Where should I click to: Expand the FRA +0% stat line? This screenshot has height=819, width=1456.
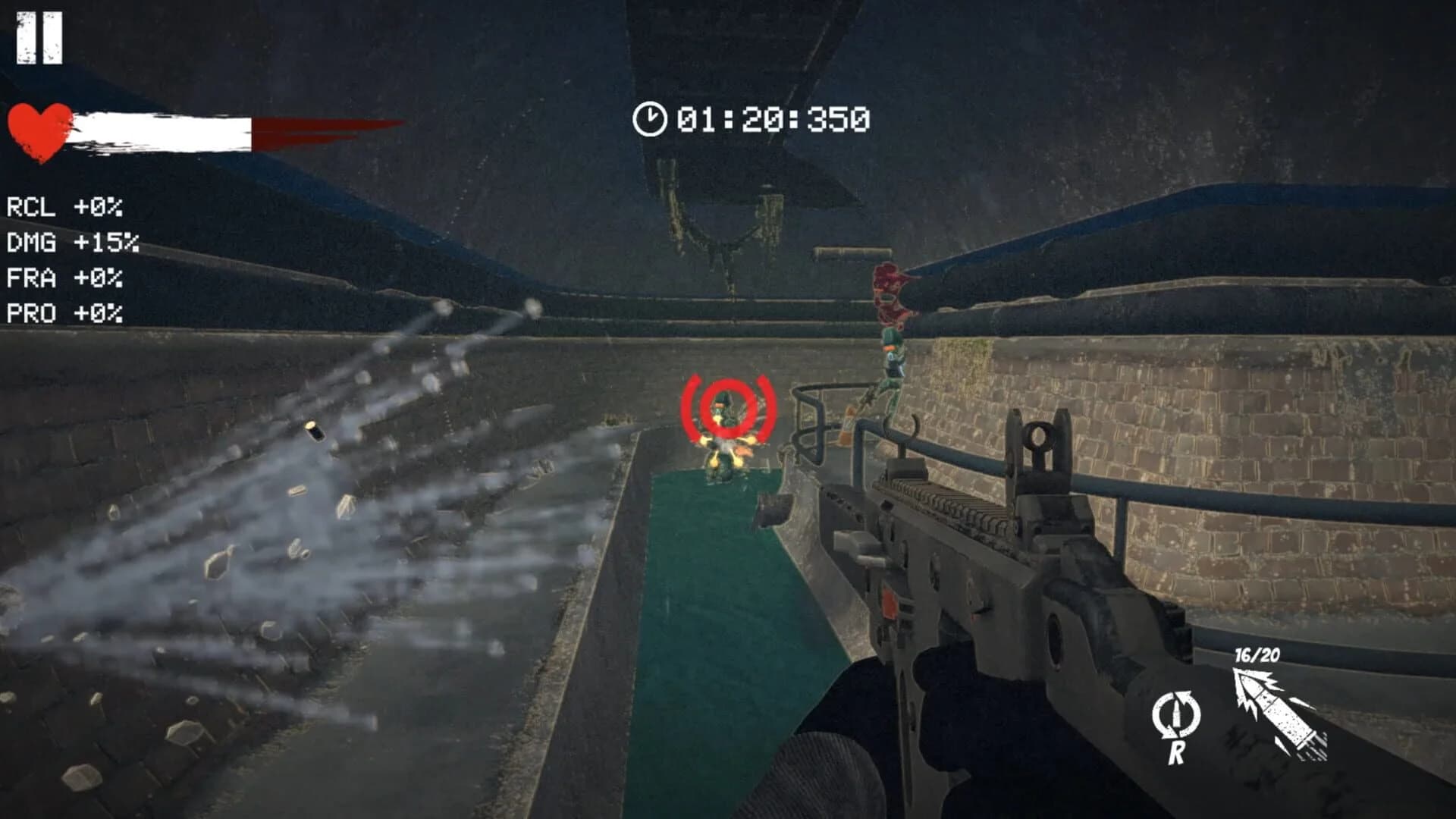click(x=64, y=278)
